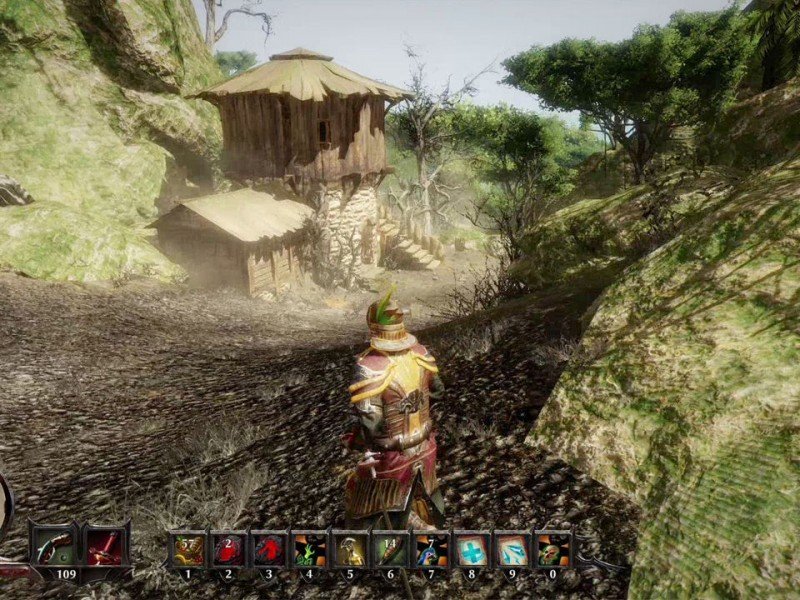Activate the golden figure icon in slot 5
Screen dimensions: 800x600
[350, 549]
